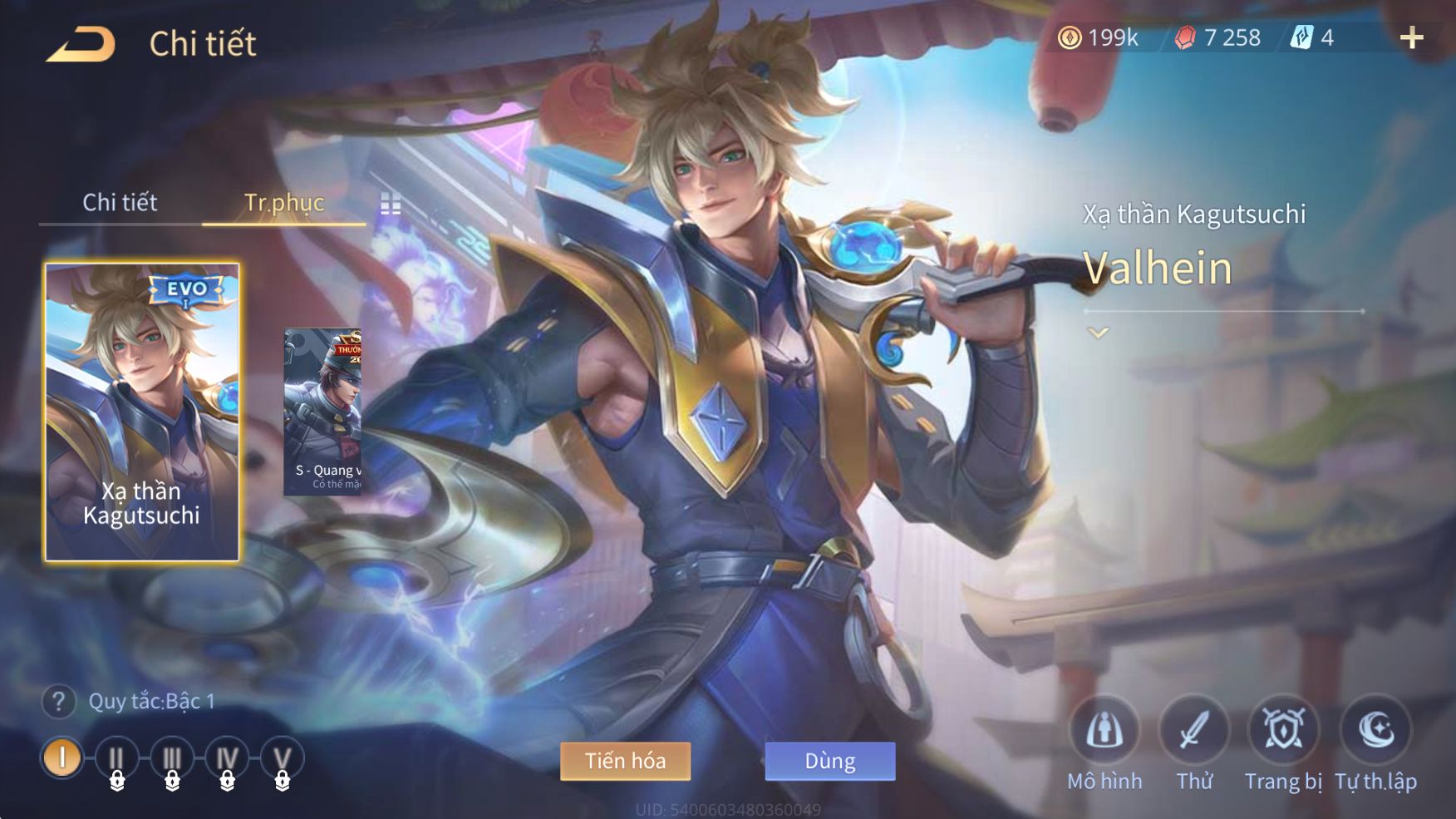Select locked evolution tier IV

pyautogui.click(x=227, y=759)
